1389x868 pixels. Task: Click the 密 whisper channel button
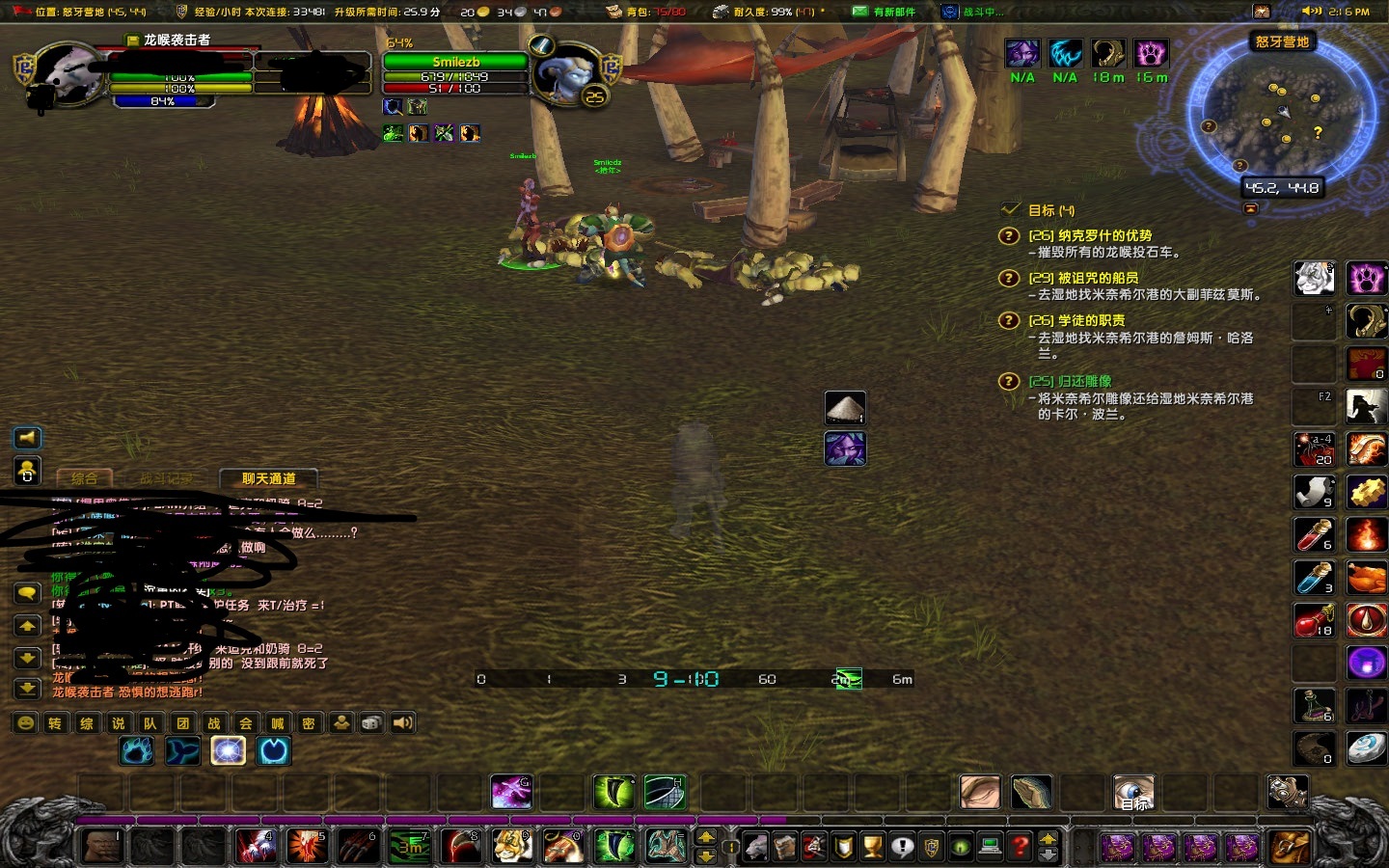pos(309,722)
